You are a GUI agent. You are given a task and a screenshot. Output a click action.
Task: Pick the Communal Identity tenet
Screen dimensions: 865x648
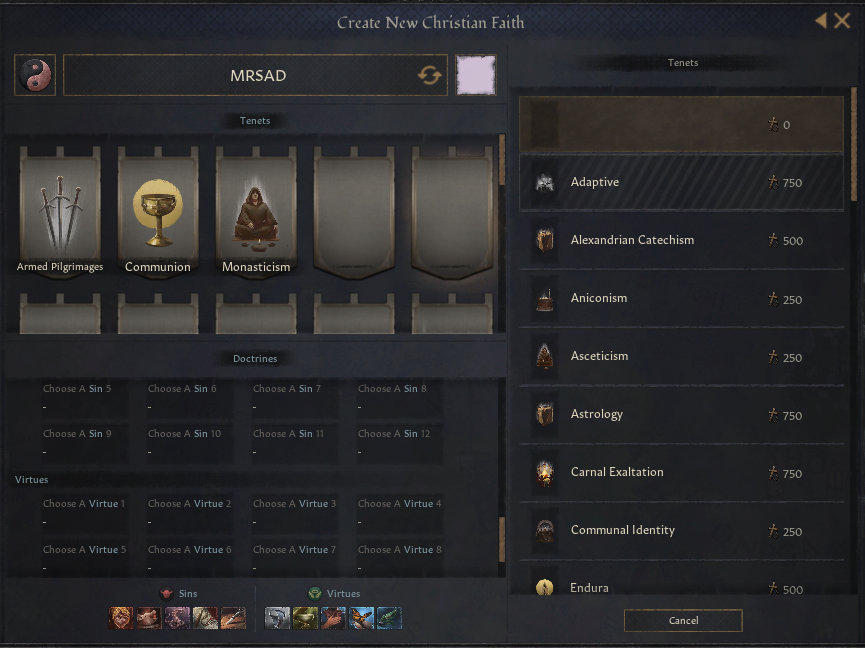(x=681, y=530)
